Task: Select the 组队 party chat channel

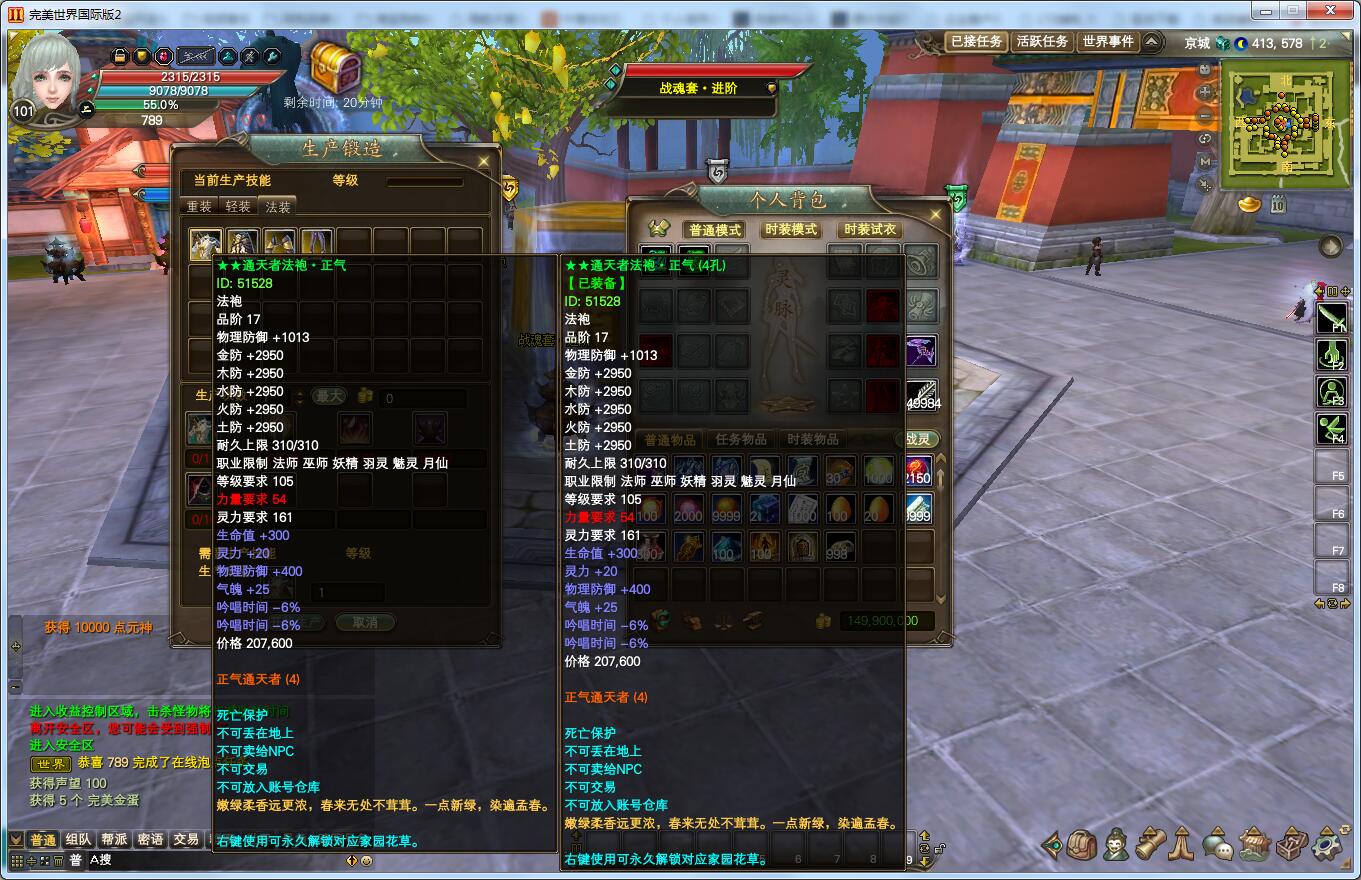Action: pos(78,840)
